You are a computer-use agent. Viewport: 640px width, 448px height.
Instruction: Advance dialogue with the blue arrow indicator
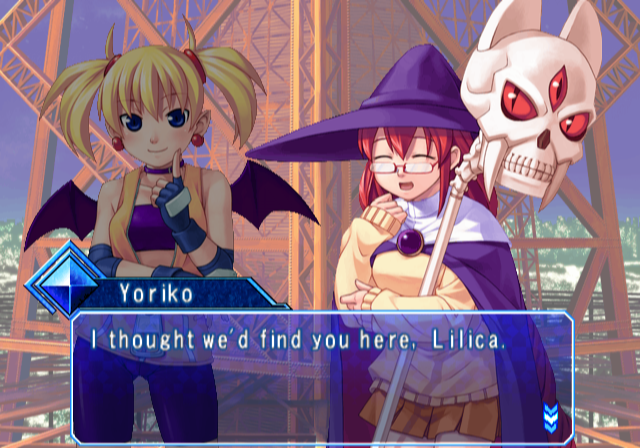(x=550, y=414)
